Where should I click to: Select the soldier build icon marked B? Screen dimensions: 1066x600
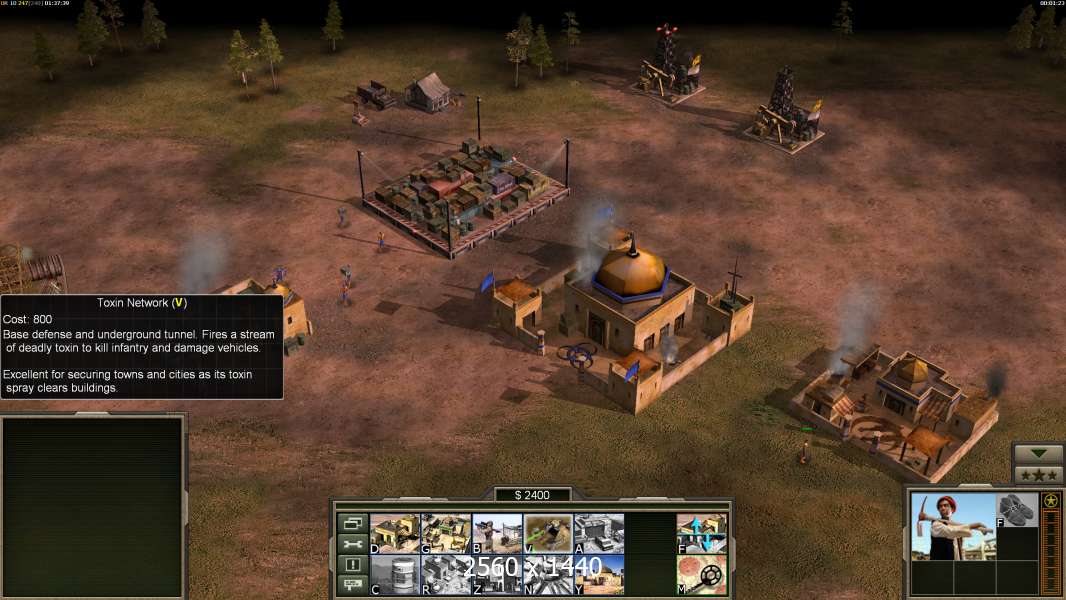pyautogui.click(x=497, y=534)
